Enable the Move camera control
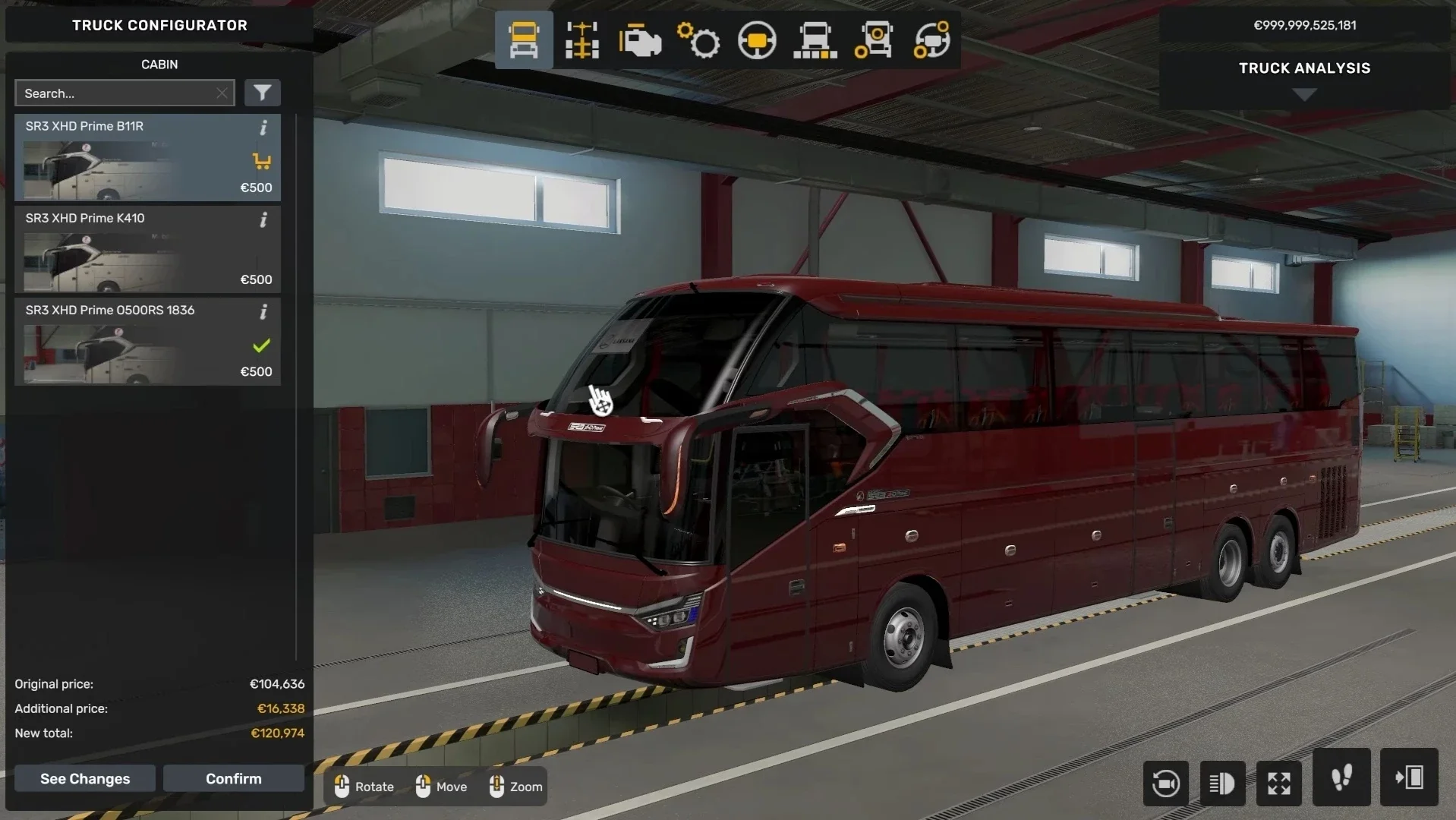 (x=441, y=787)
